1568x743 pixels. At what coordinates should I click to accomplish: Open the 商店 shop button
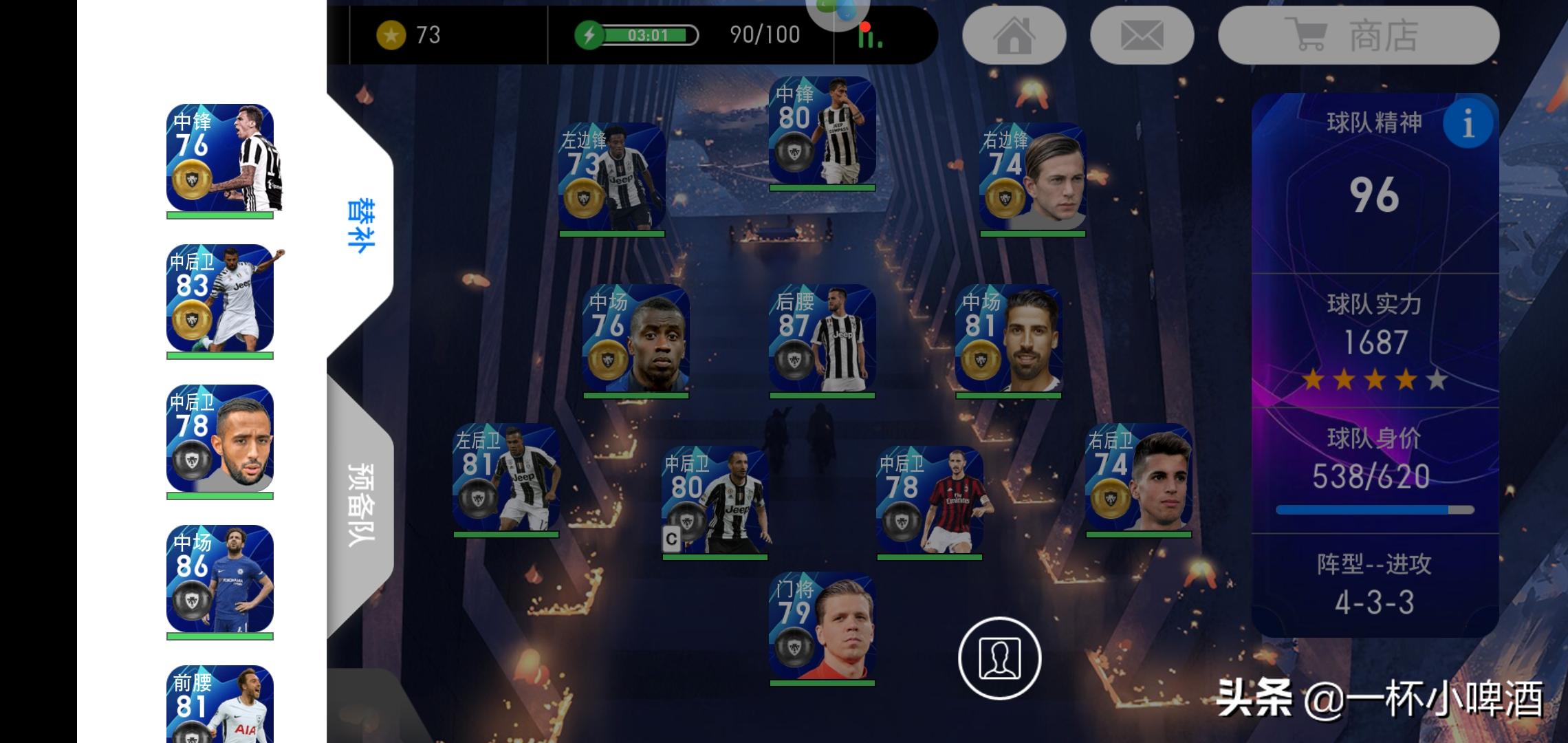tap(1358, 36)
